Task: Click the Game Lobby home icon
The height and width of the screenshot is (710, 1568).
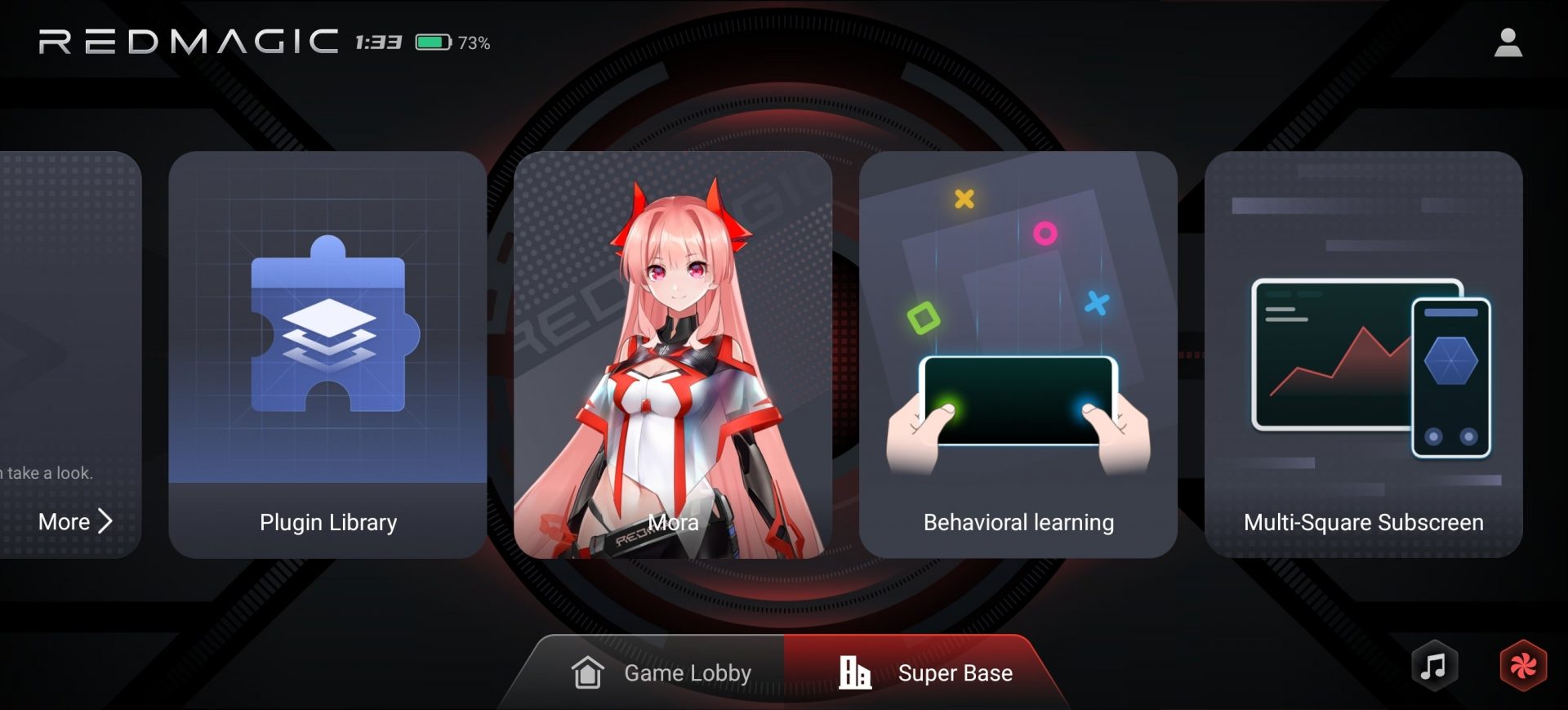Action: coord(586,672)
